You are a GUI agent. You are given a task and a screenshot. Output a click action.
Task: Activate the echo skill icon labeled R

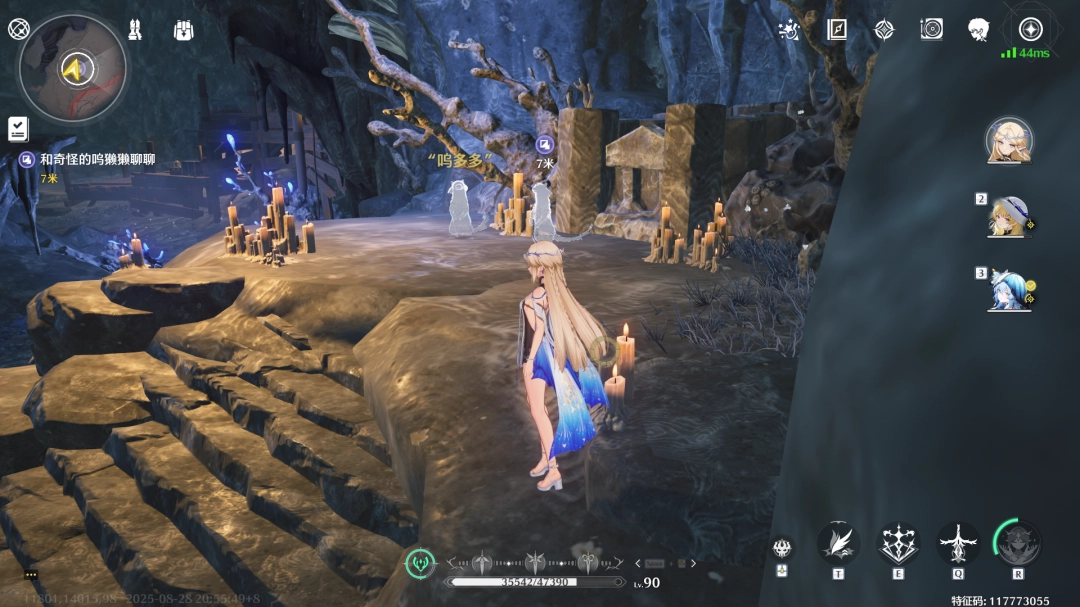pyautogui.click(x=1018, y=543)
